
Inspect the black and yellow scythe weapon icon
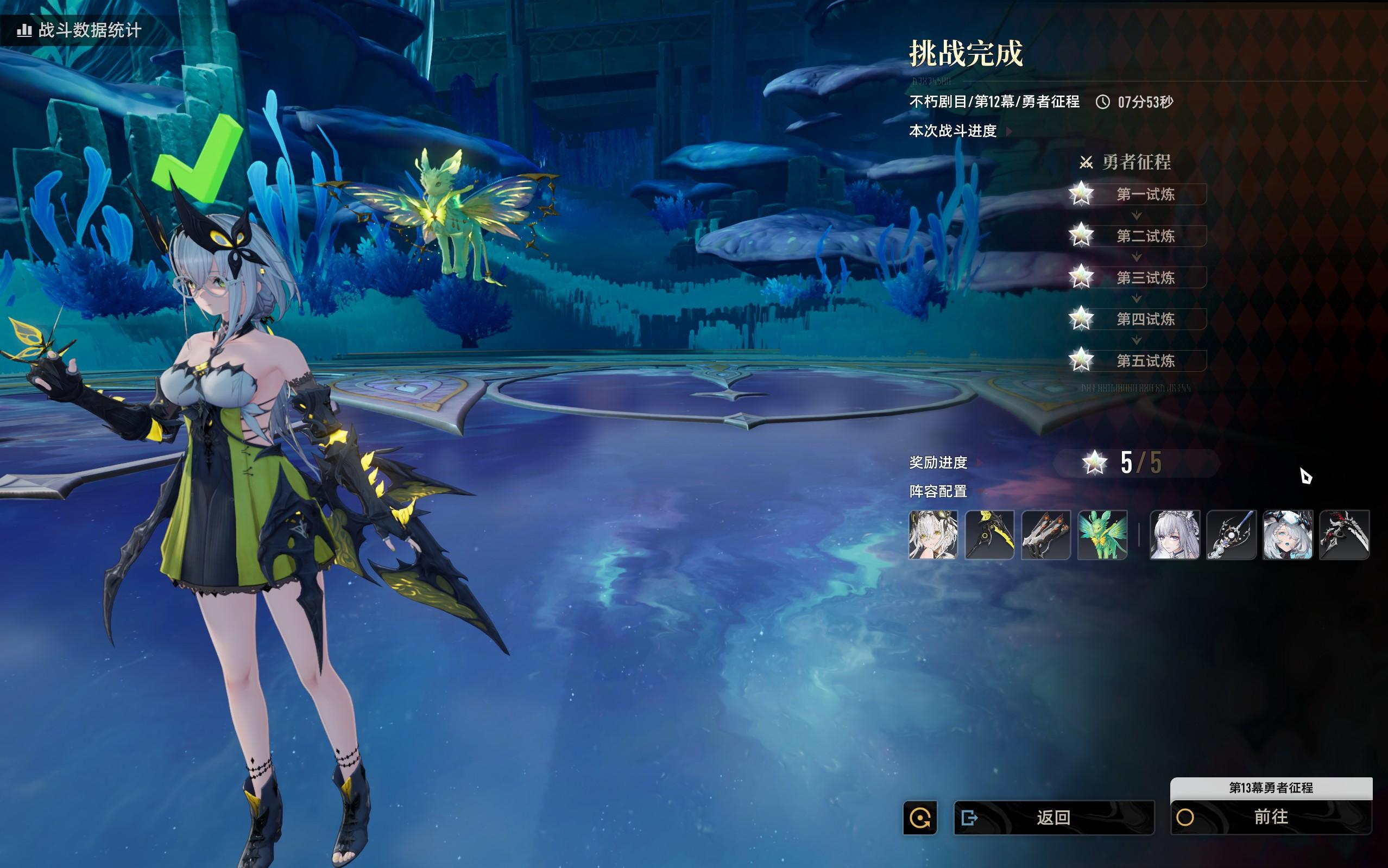point(989,535)
